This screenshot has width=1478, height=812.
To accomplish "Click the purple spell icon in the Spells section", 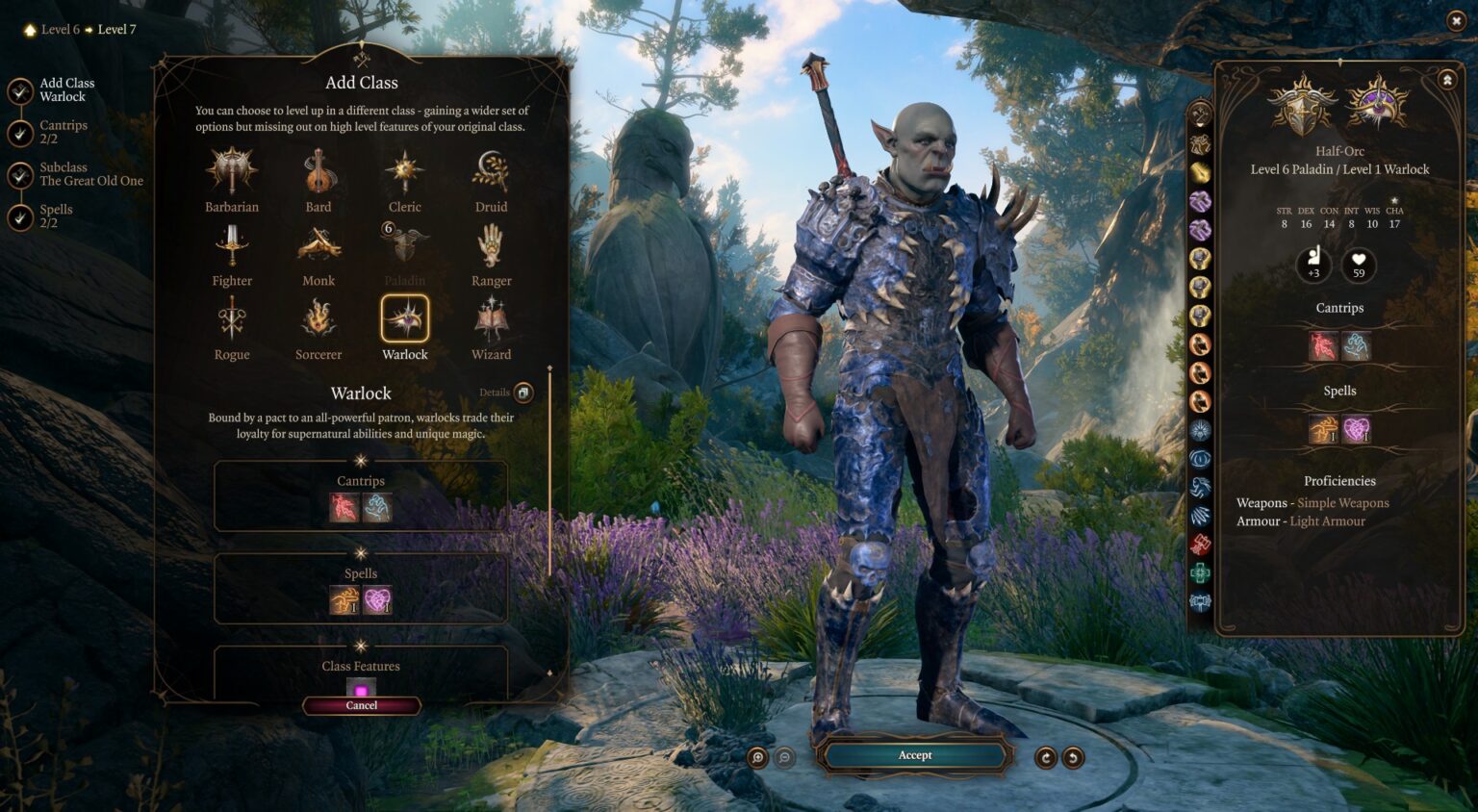I will 379,600.
